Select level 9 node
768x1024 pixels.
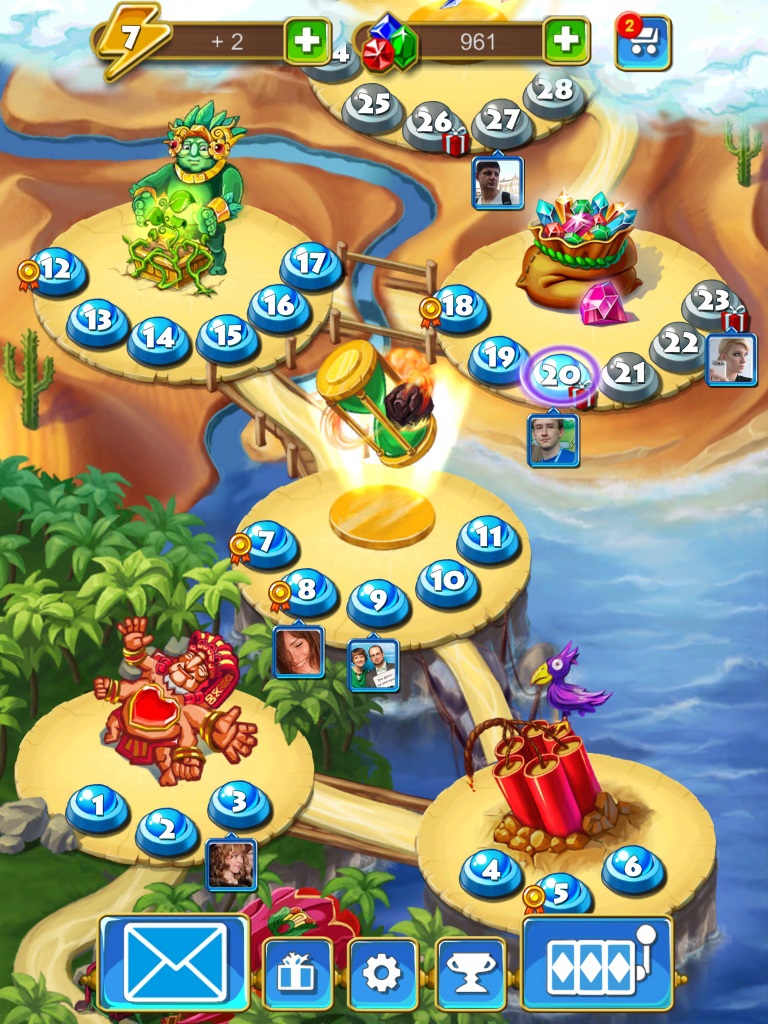[378, 600]
